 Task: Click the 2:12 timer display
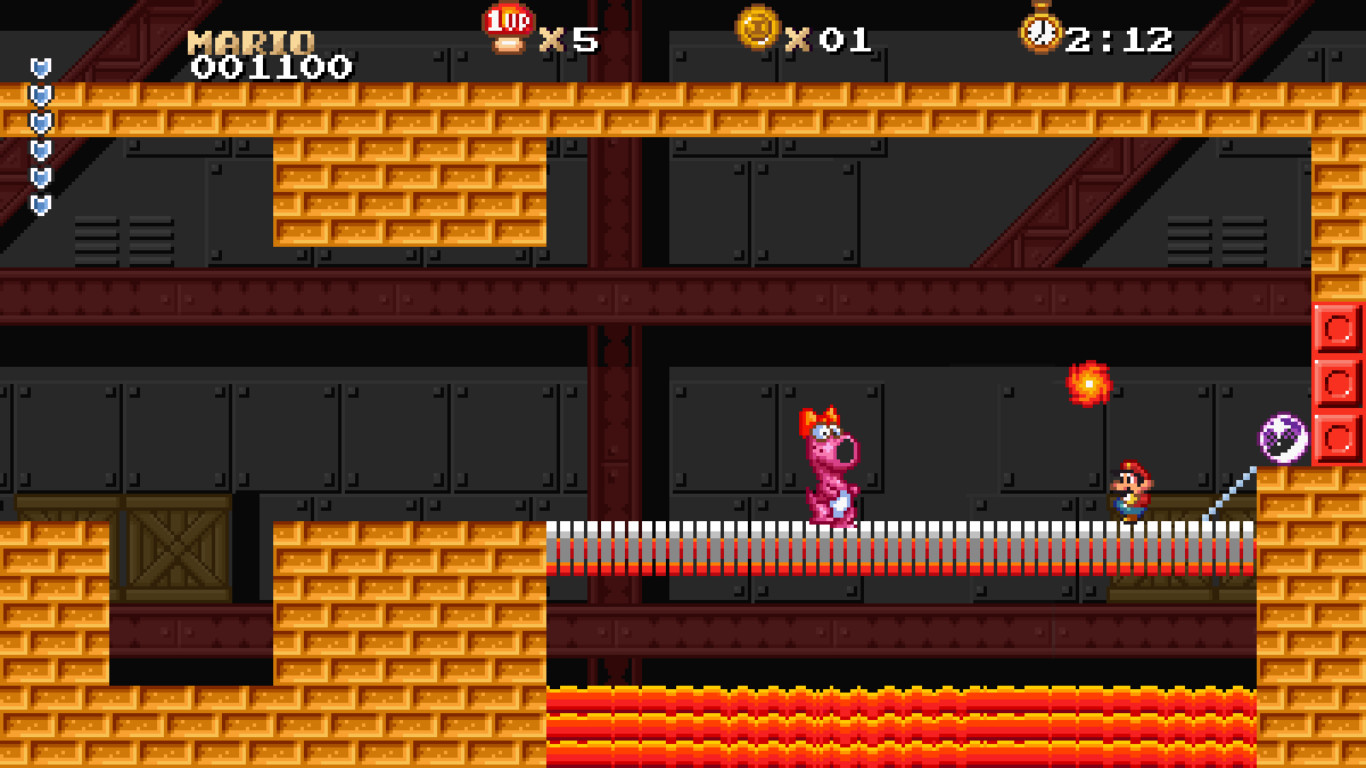(x=1118, y=38)
